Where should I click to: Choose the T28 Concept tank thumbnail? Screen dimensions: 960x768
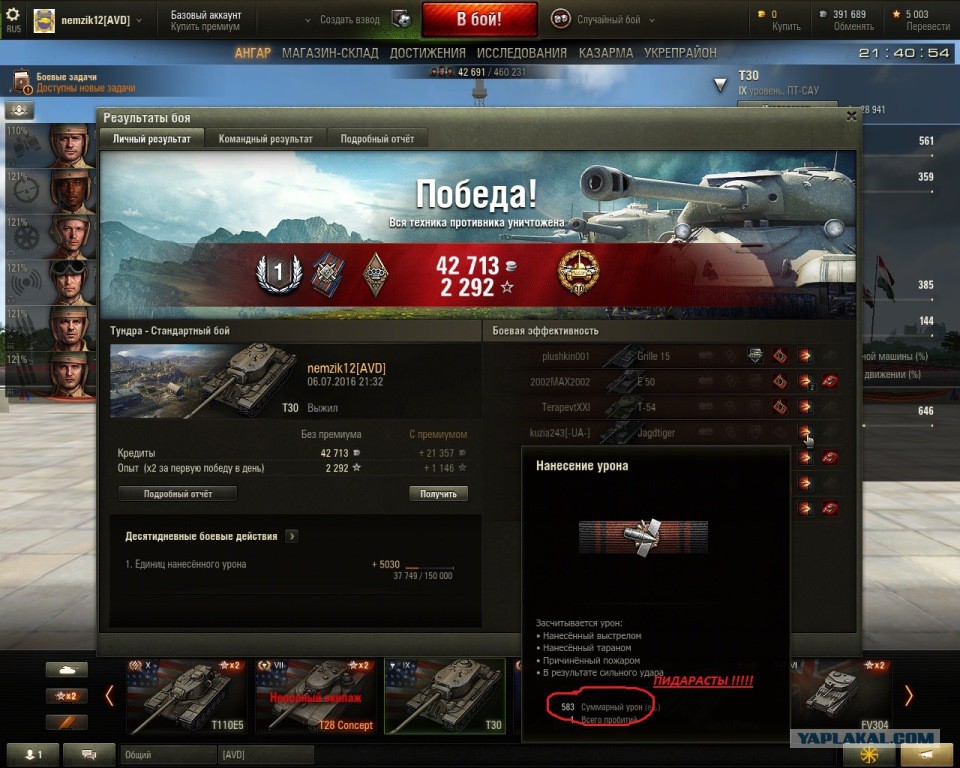coord(316,696)
